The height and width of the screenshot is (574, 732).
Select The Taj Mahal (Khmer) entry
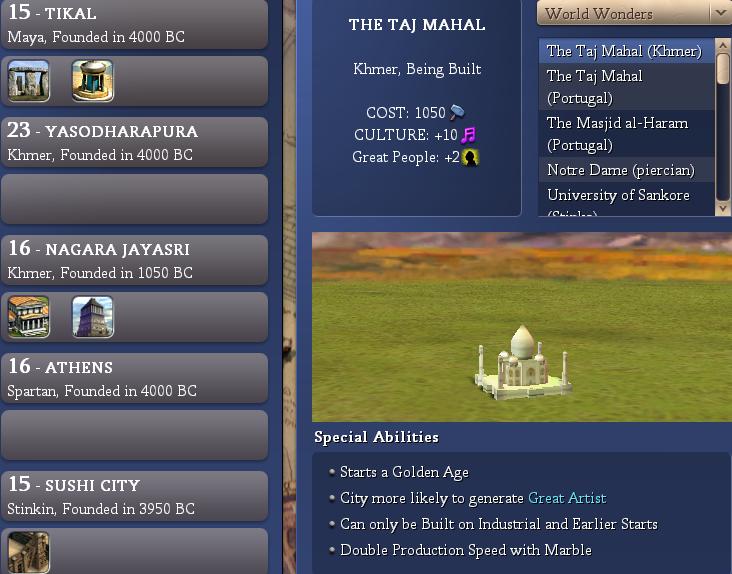click(624, 51)
